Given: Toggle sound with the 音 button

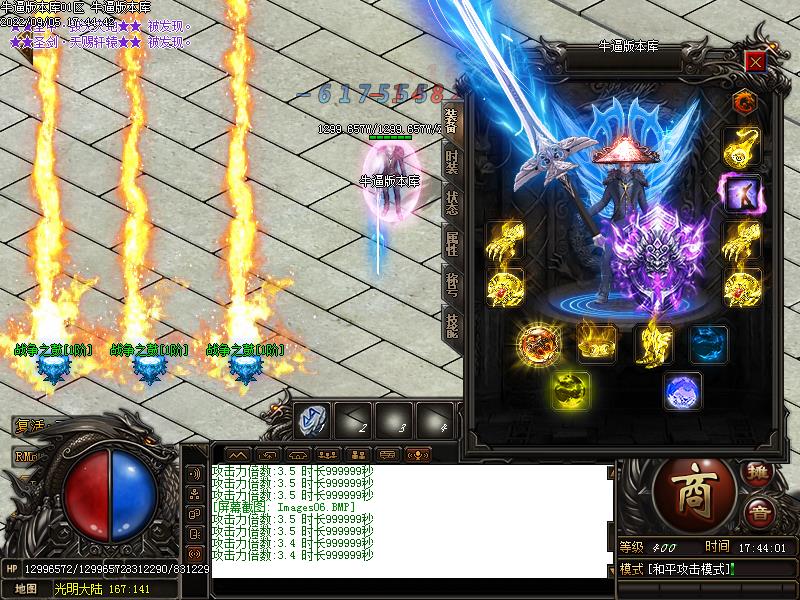Looking at the screenshot, I should click(x=759, y=512).
